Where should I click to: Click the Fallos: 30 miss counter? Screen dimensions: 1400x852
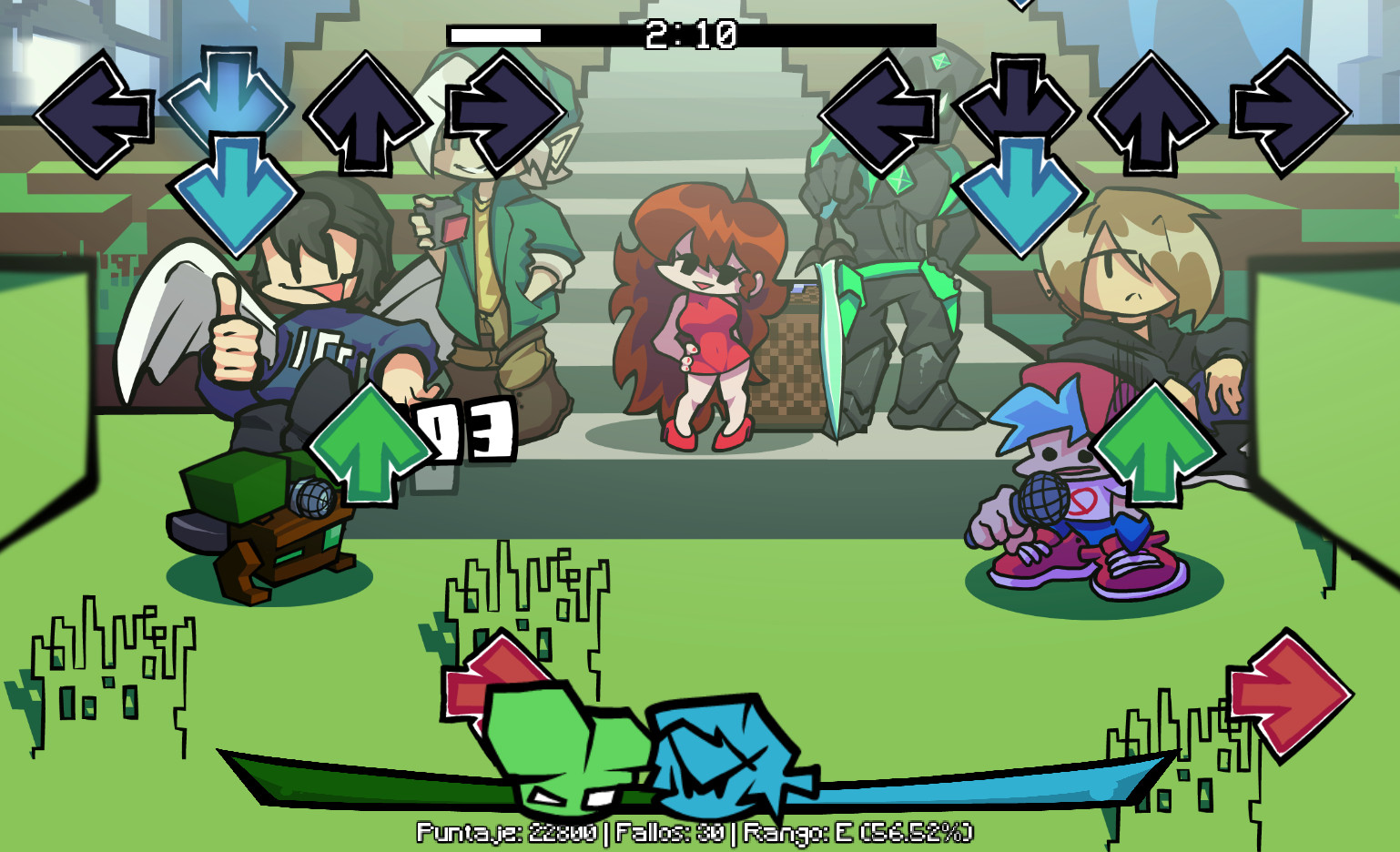pos(671,831)
